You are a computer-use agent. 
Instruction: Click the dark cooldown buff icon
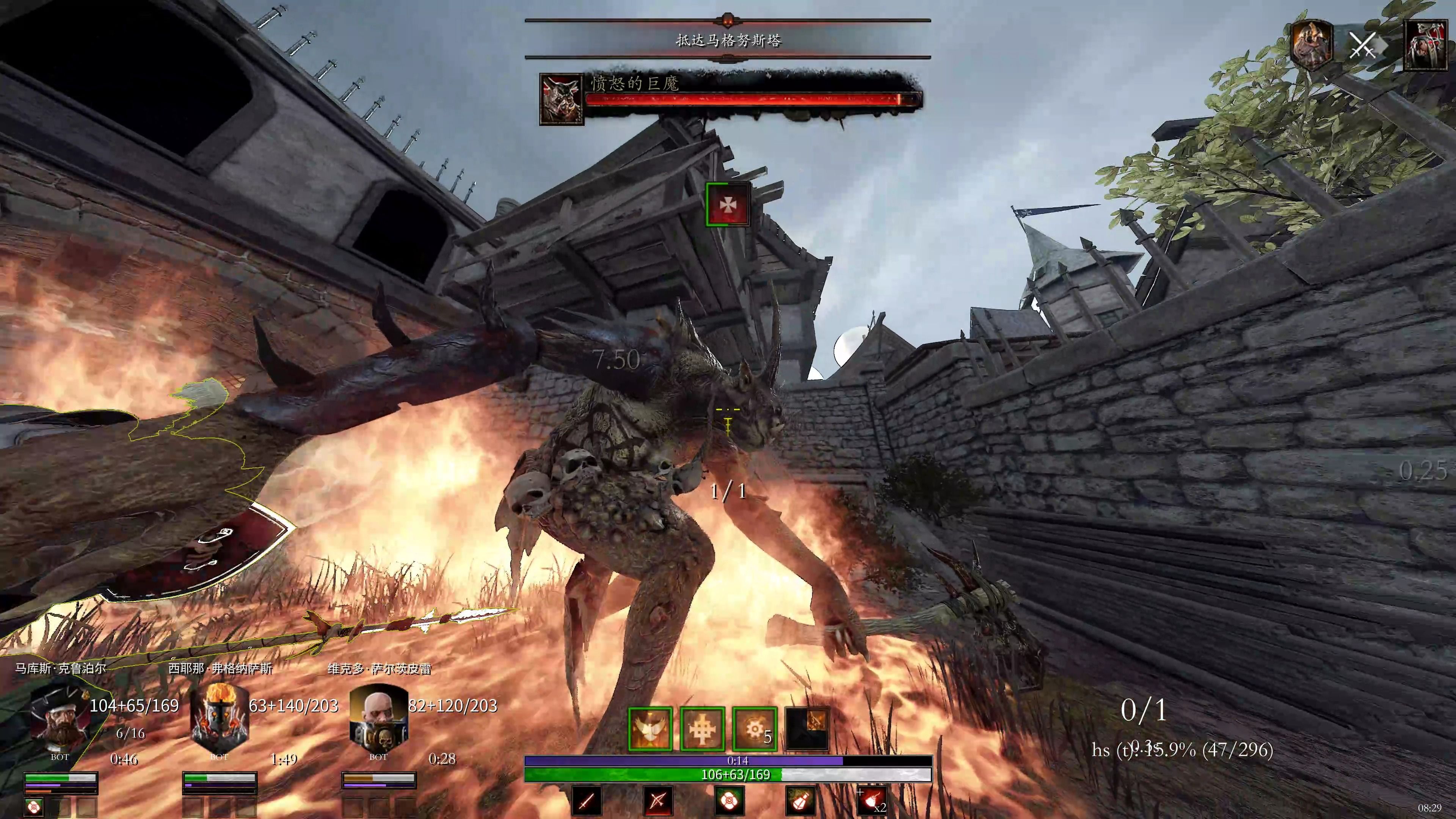[806, 729]
